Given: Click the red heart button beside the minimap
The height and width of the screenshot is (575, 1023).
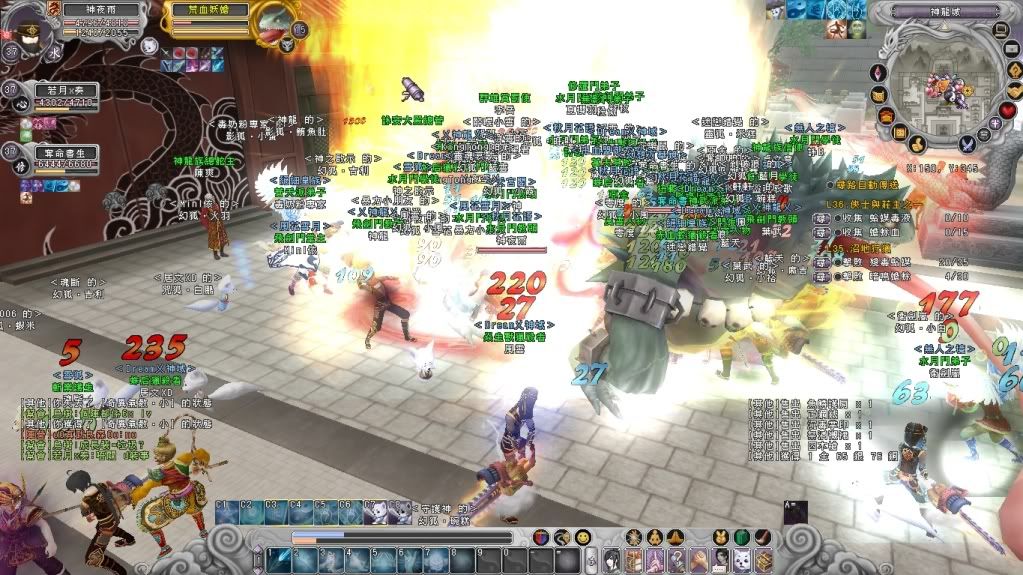Looking at the screenshot, I should 1008,108.
